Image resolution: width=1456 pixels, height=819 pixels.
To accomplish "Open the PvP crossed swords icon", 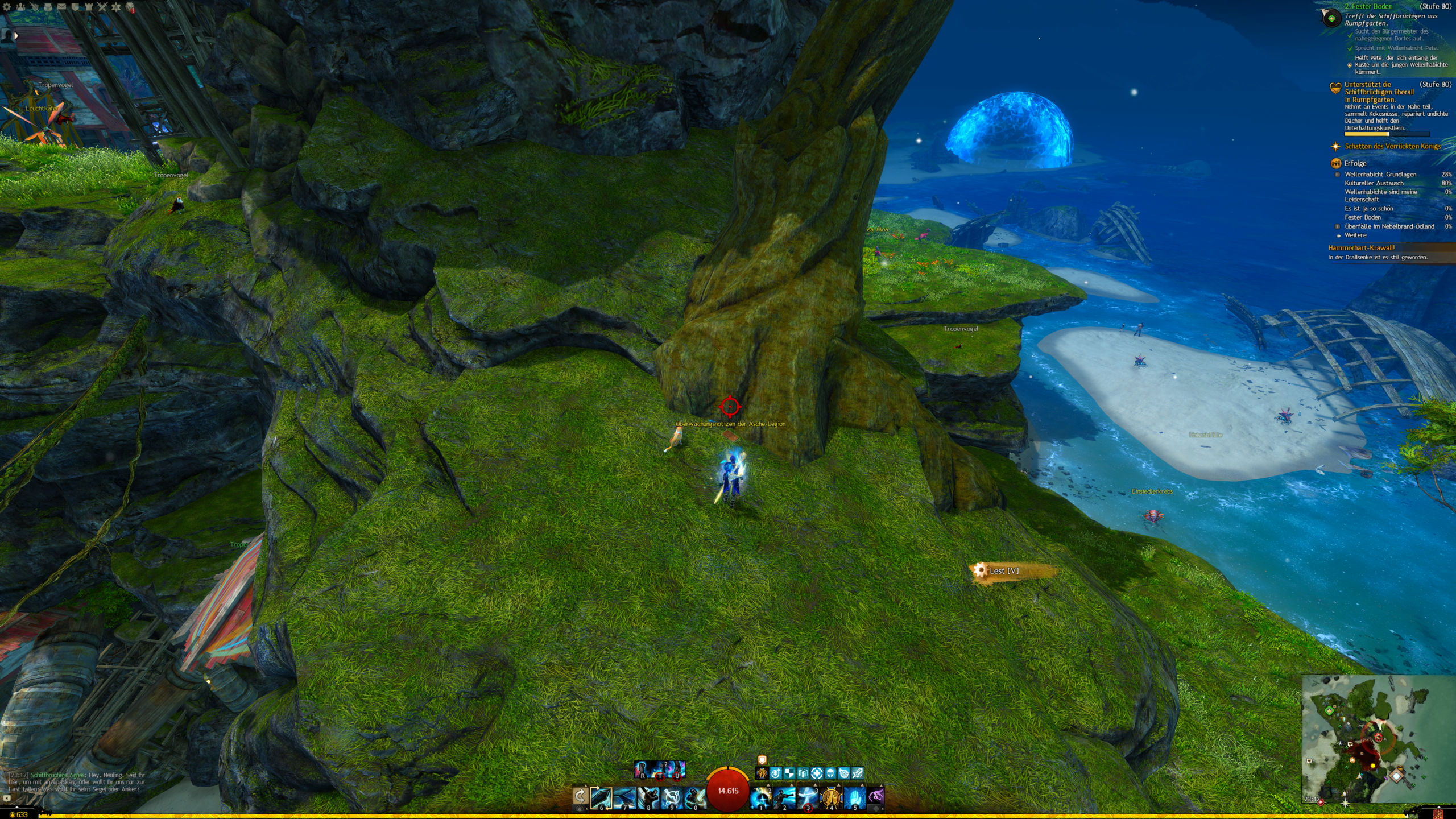I will tap(102, 7).
